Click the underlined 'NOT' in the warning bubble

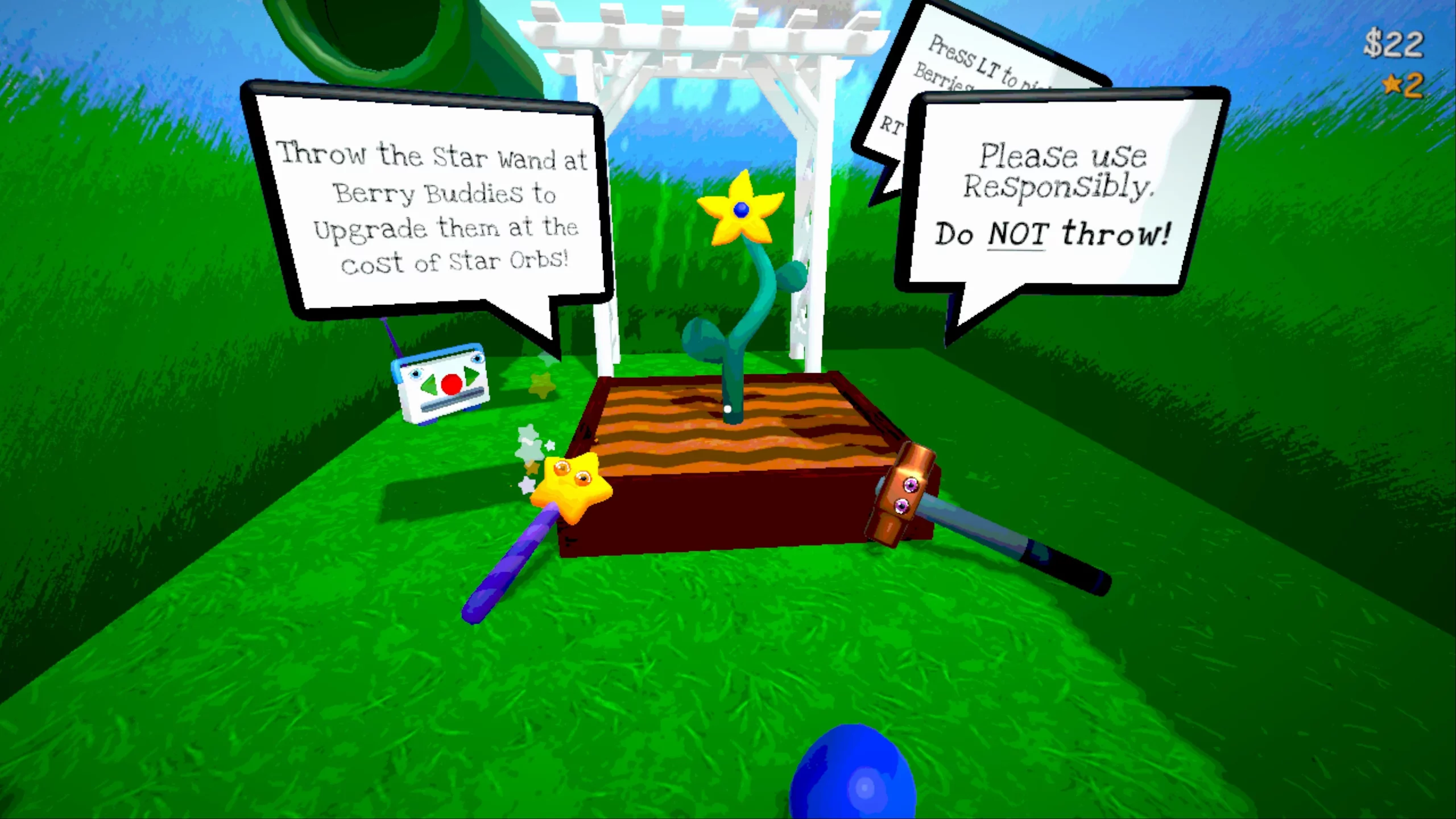coord(1017,233)
